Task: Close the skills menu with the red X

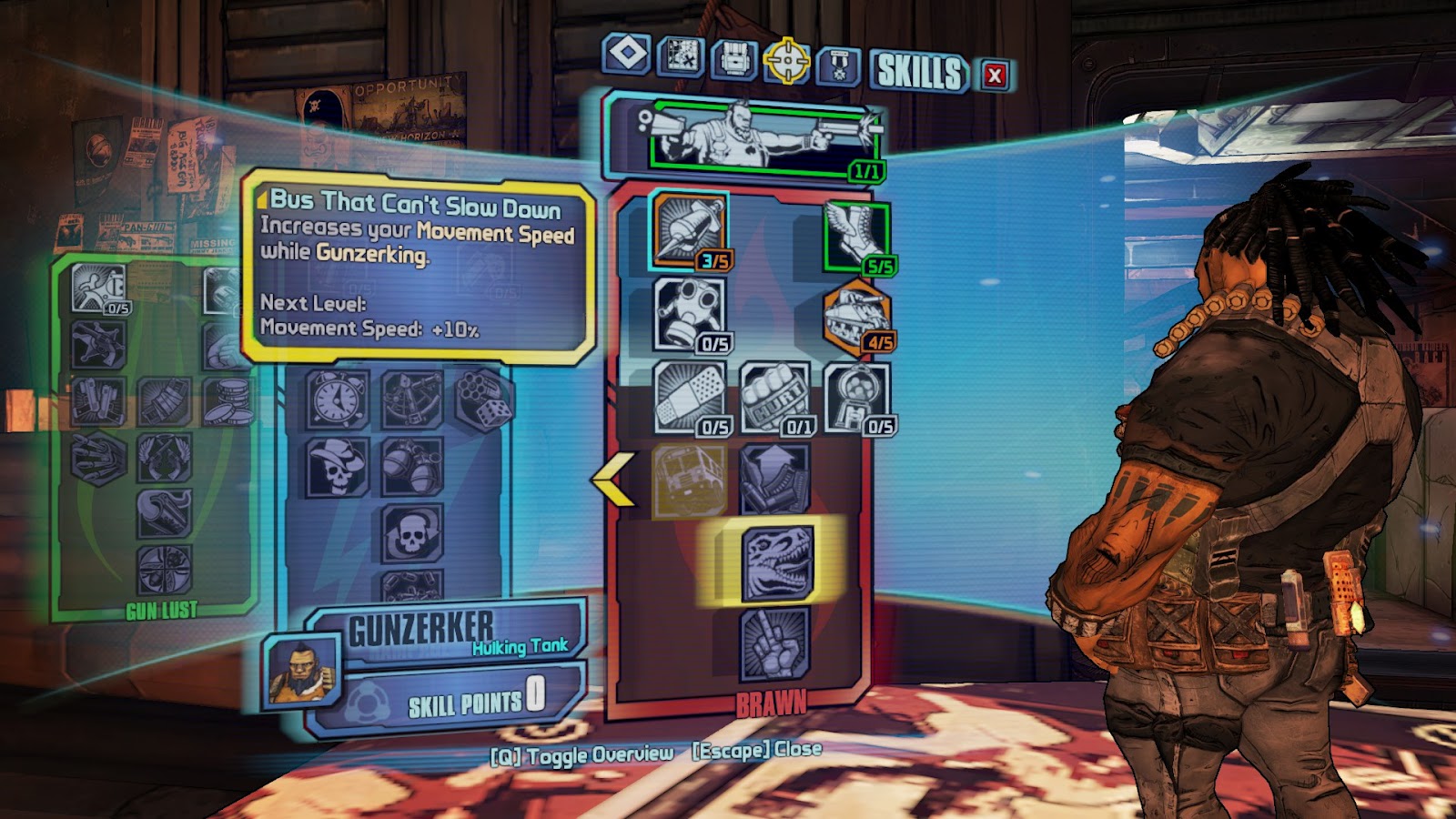Action: [994, 76]
